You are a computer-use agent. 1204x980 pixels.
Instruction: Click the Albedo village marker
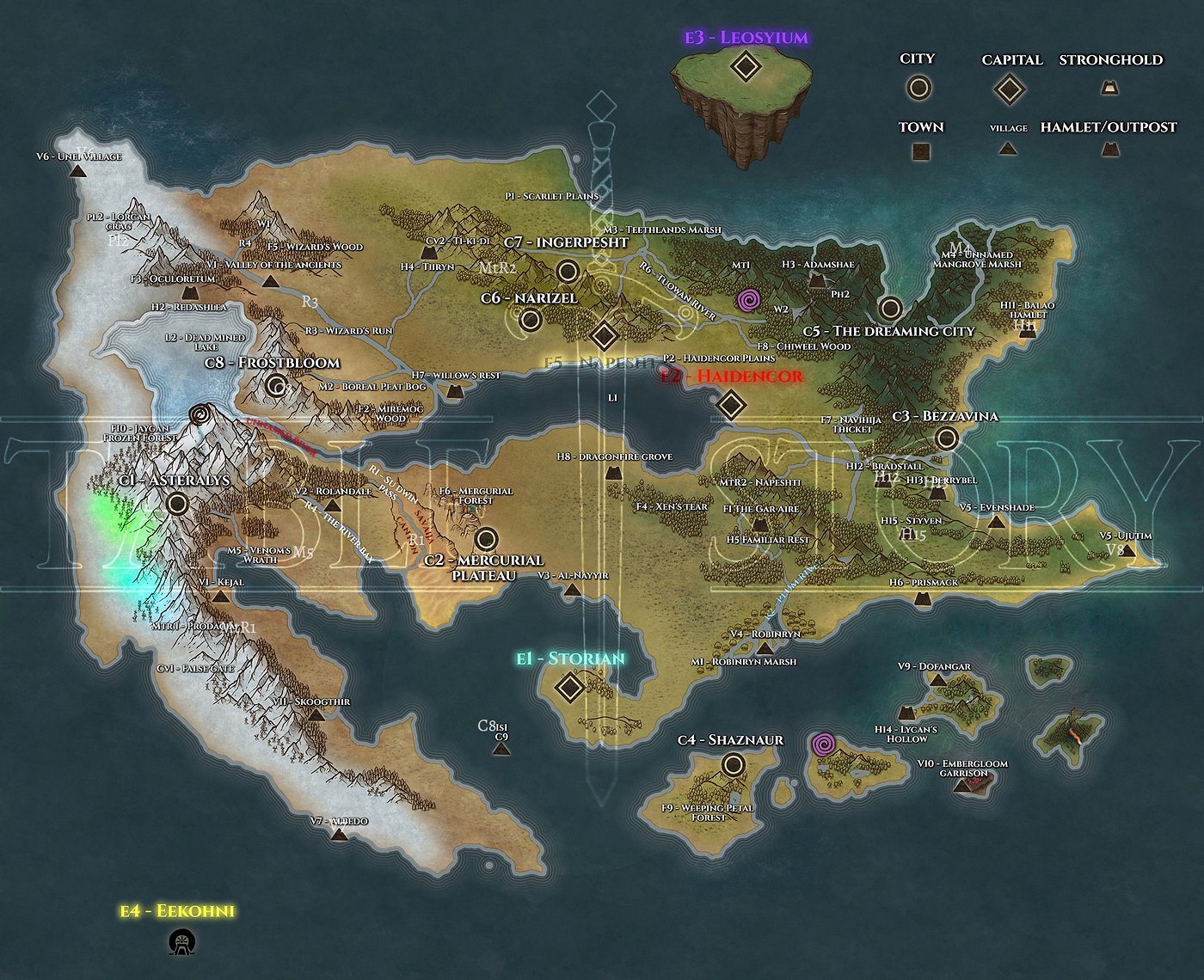point(340,834)
